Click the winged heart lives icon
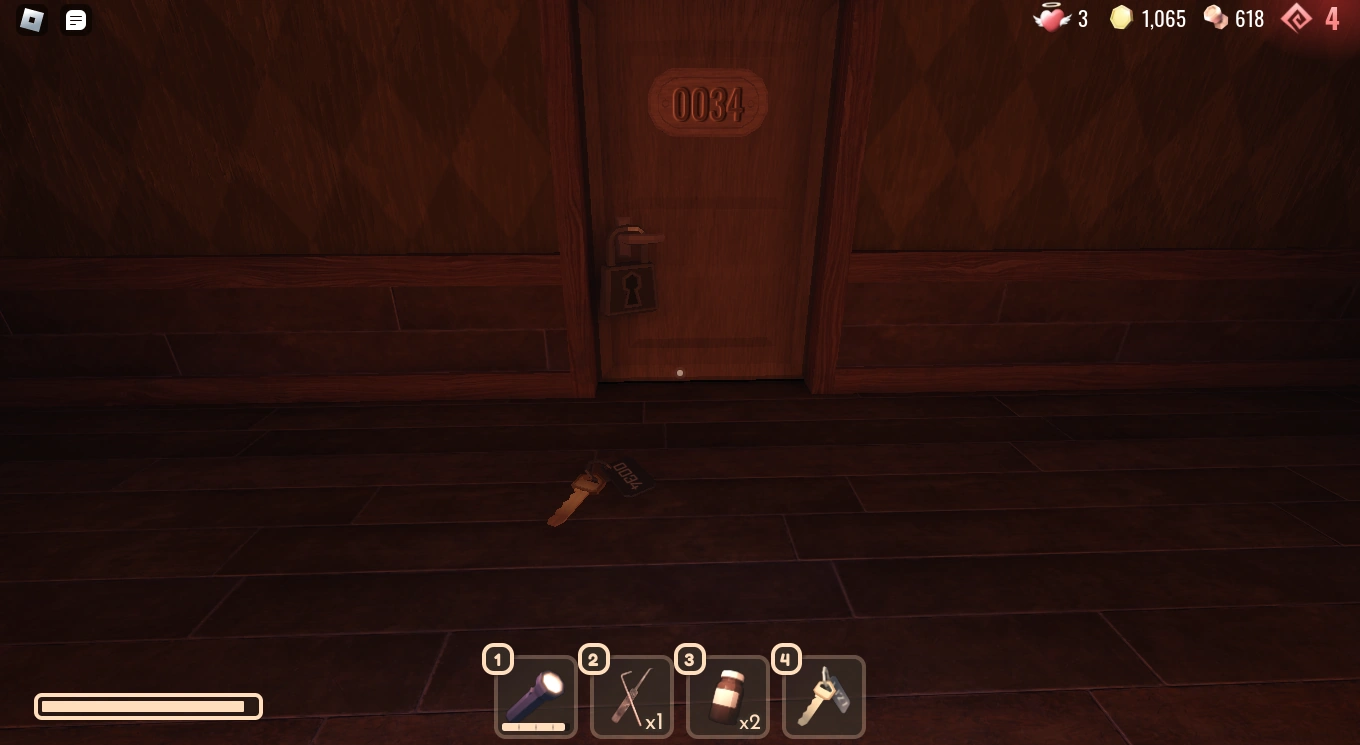This screenshot has height=745, width=1360. 1053,18
